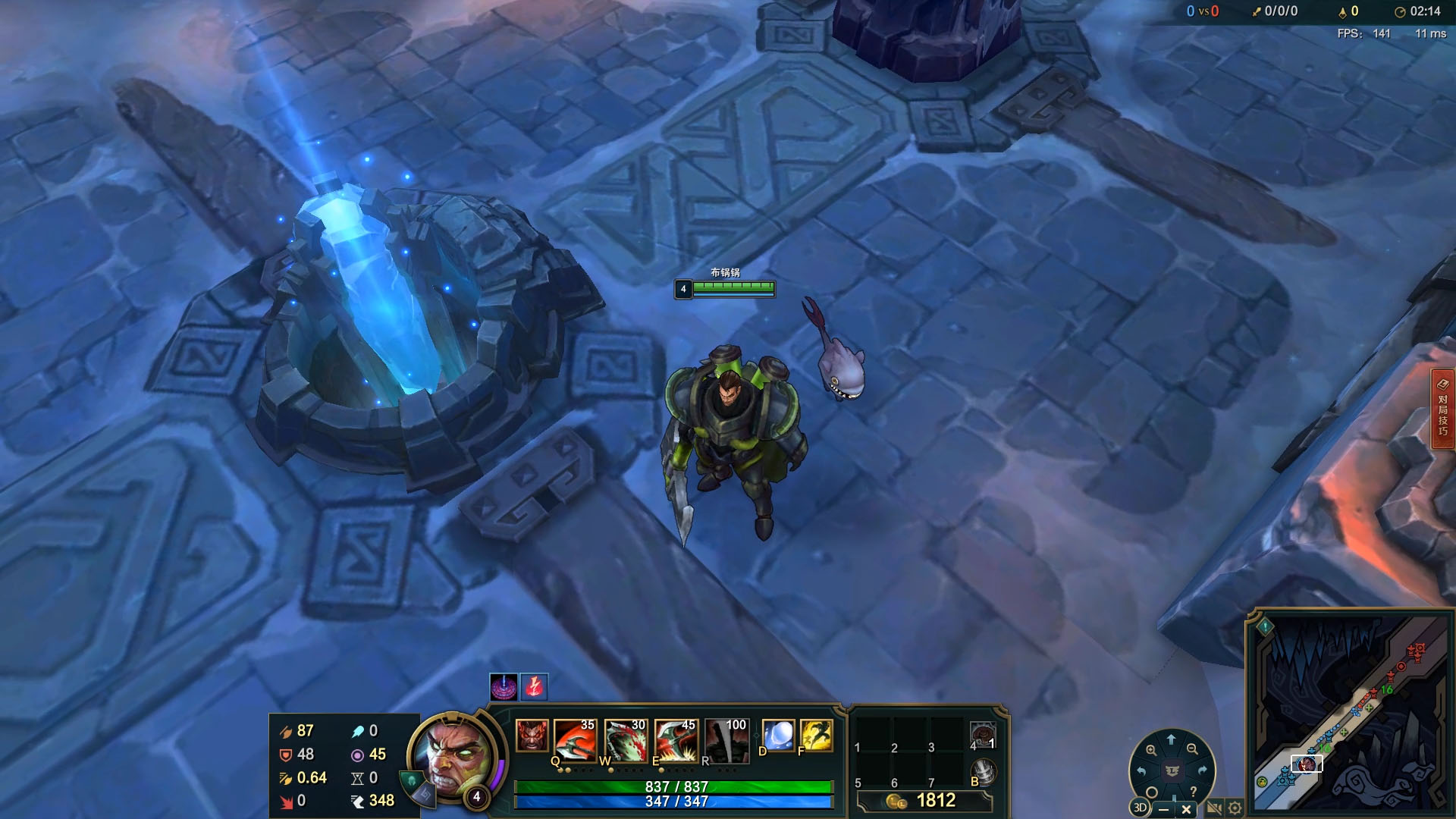Activate Crippling Strike on W

pyautogui.click(x=625, y=739)
